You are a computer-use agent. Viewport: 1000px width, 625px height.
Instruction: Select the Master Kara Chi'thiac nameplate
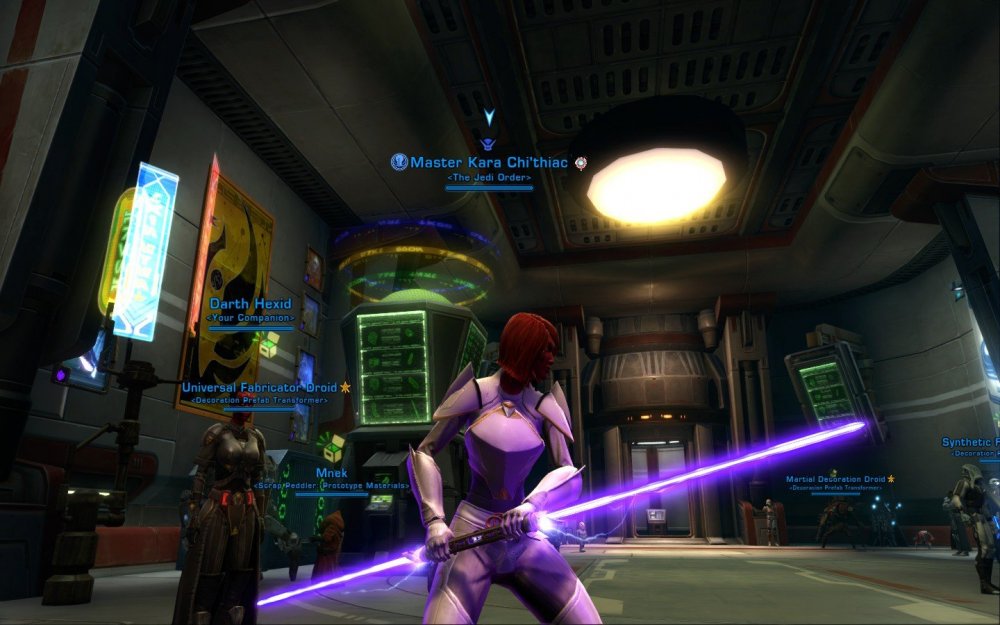(x=489, y=162)
